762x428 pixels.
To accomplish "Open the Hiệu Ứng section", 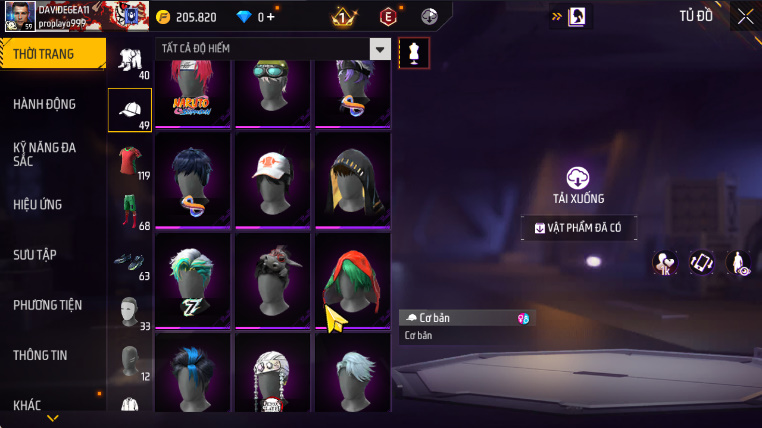I will 38,204.
